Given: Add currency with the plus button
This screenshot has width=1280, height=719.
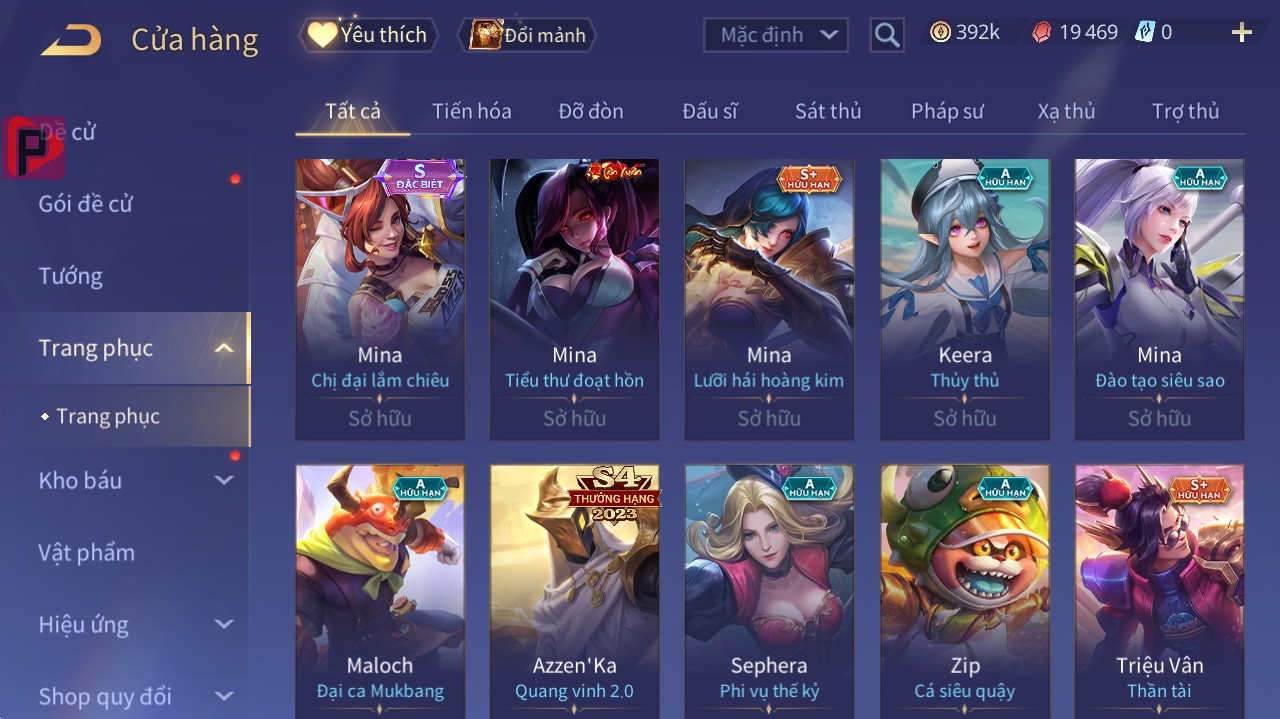Looking at the screenshot, I should pos(1241,33).
